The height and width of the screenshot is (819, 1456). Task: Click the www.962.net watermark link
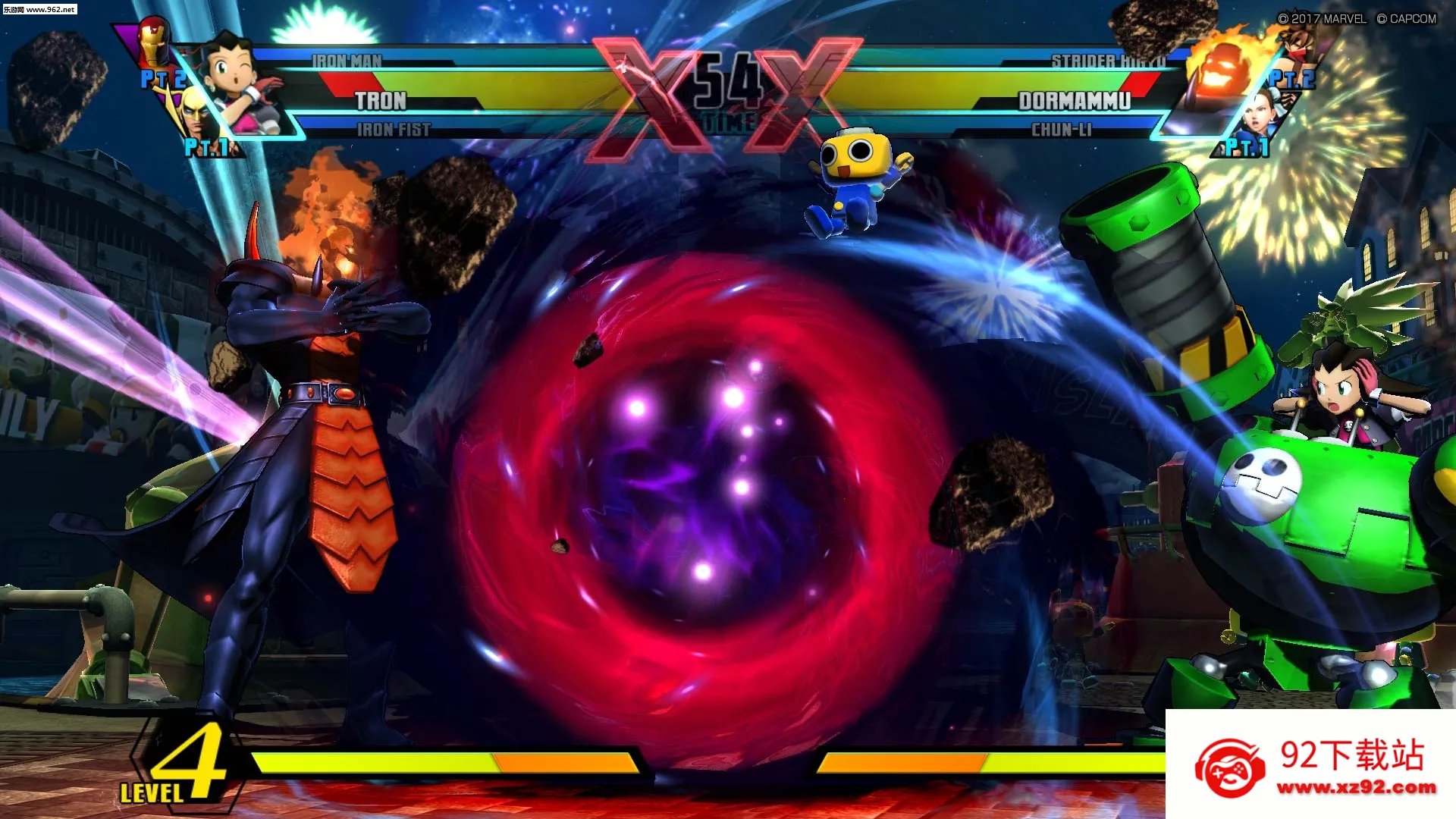[x=39, y=9]
